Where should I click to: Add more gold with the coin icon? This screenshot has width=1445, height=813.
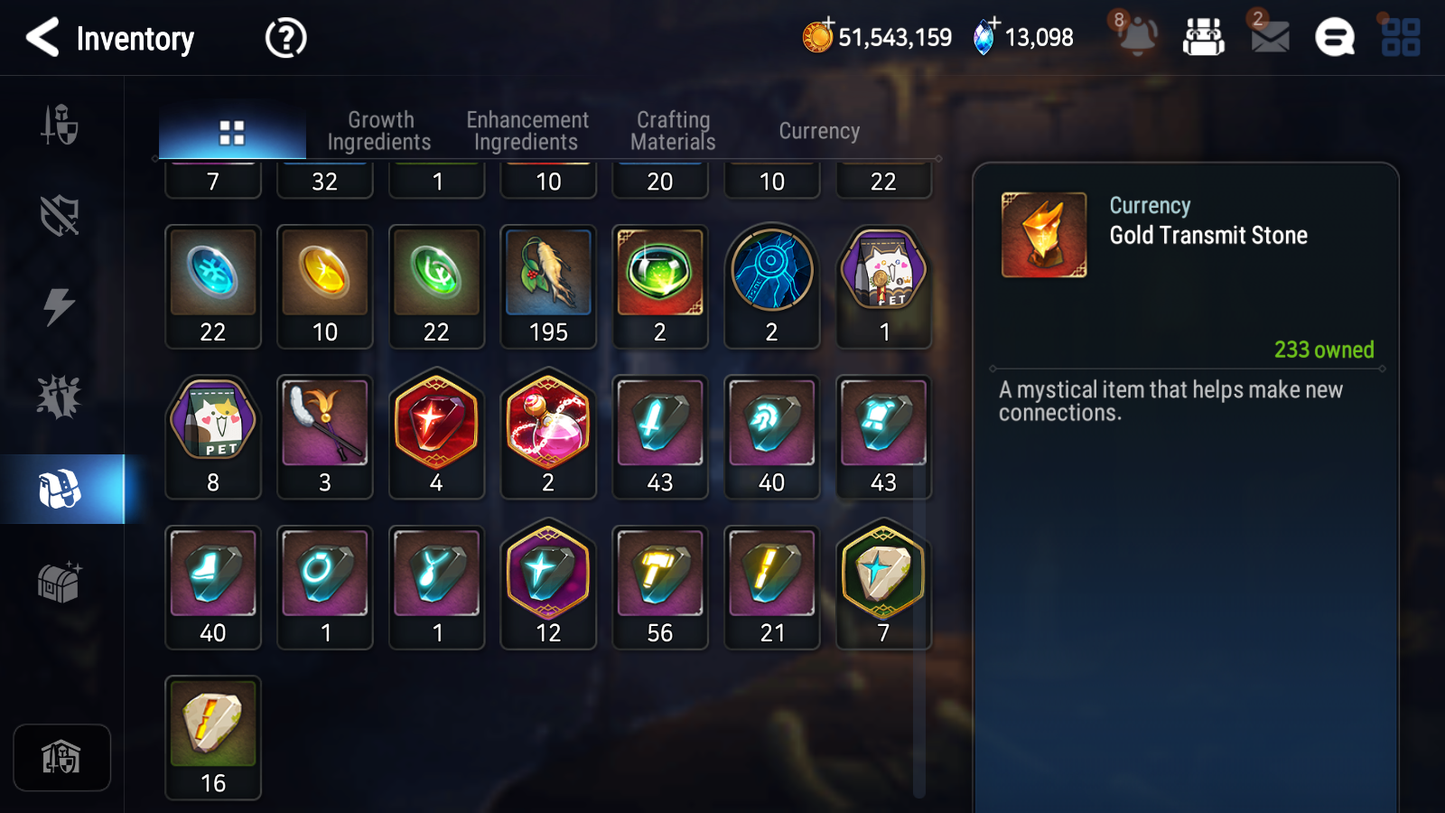tap(817, 37)
